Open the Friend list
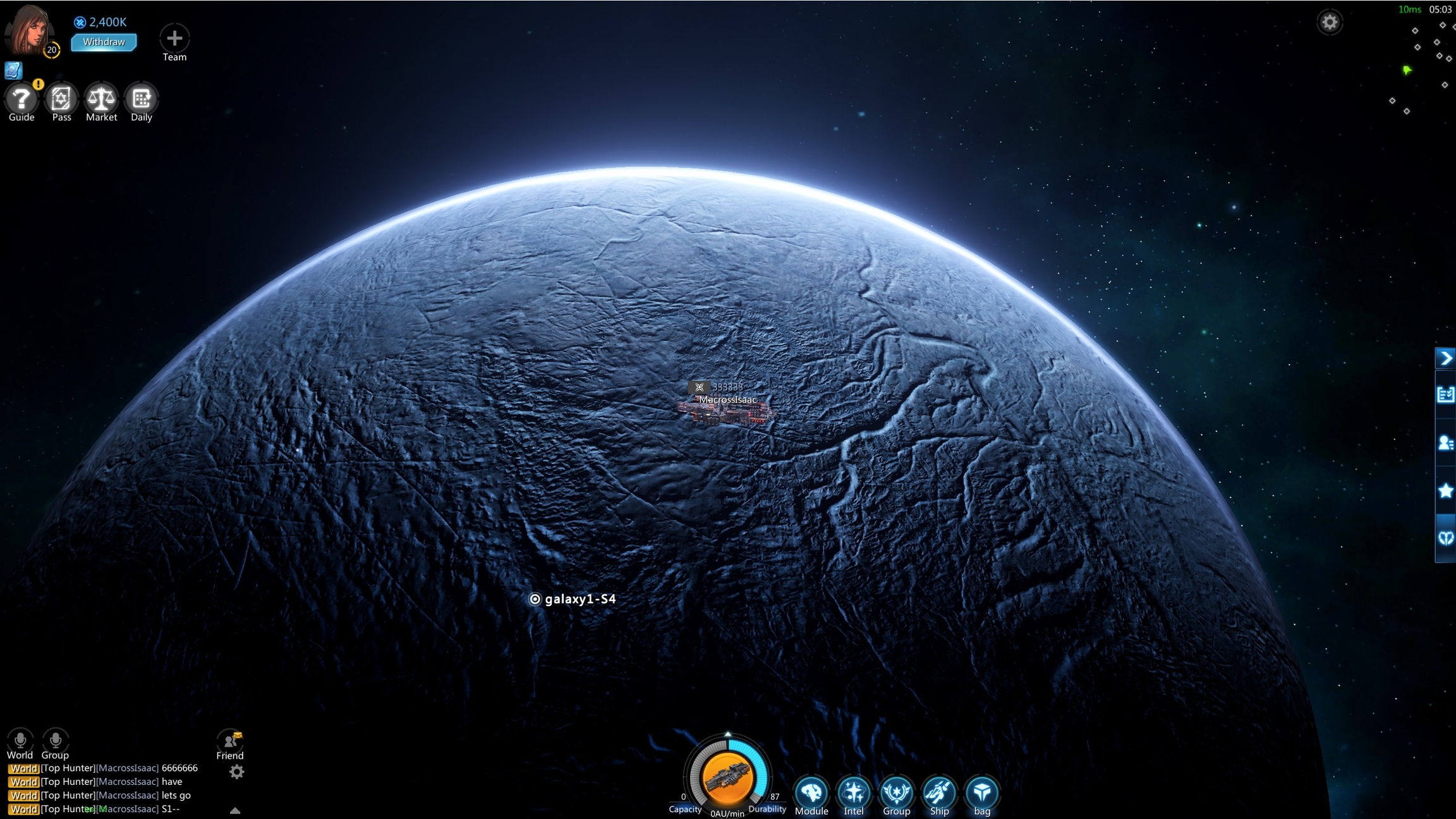 tap(230, 741)
